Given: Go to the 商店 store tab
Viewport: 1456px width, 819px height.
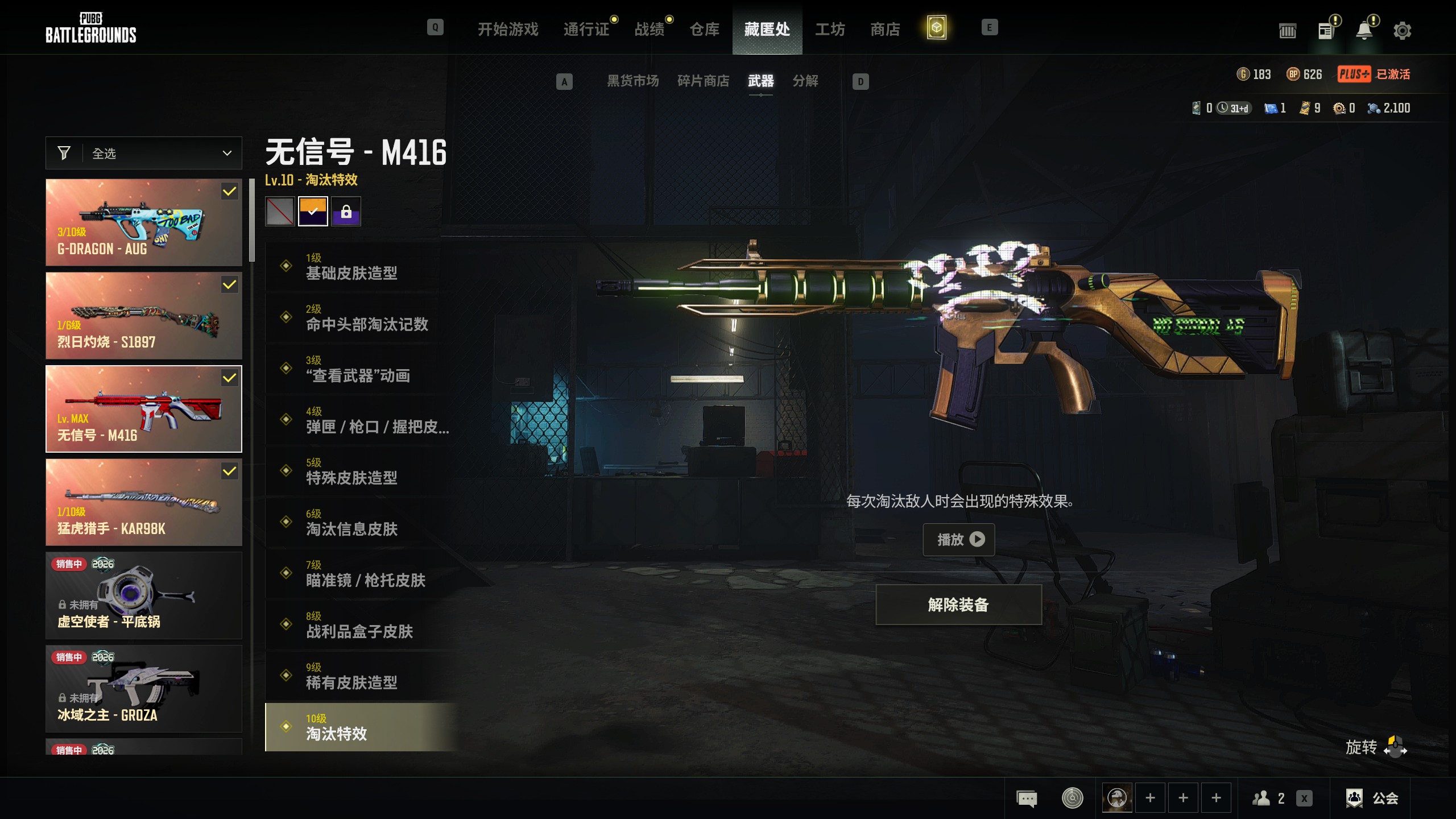Looking at the screenshot, I should coord(885,29).
